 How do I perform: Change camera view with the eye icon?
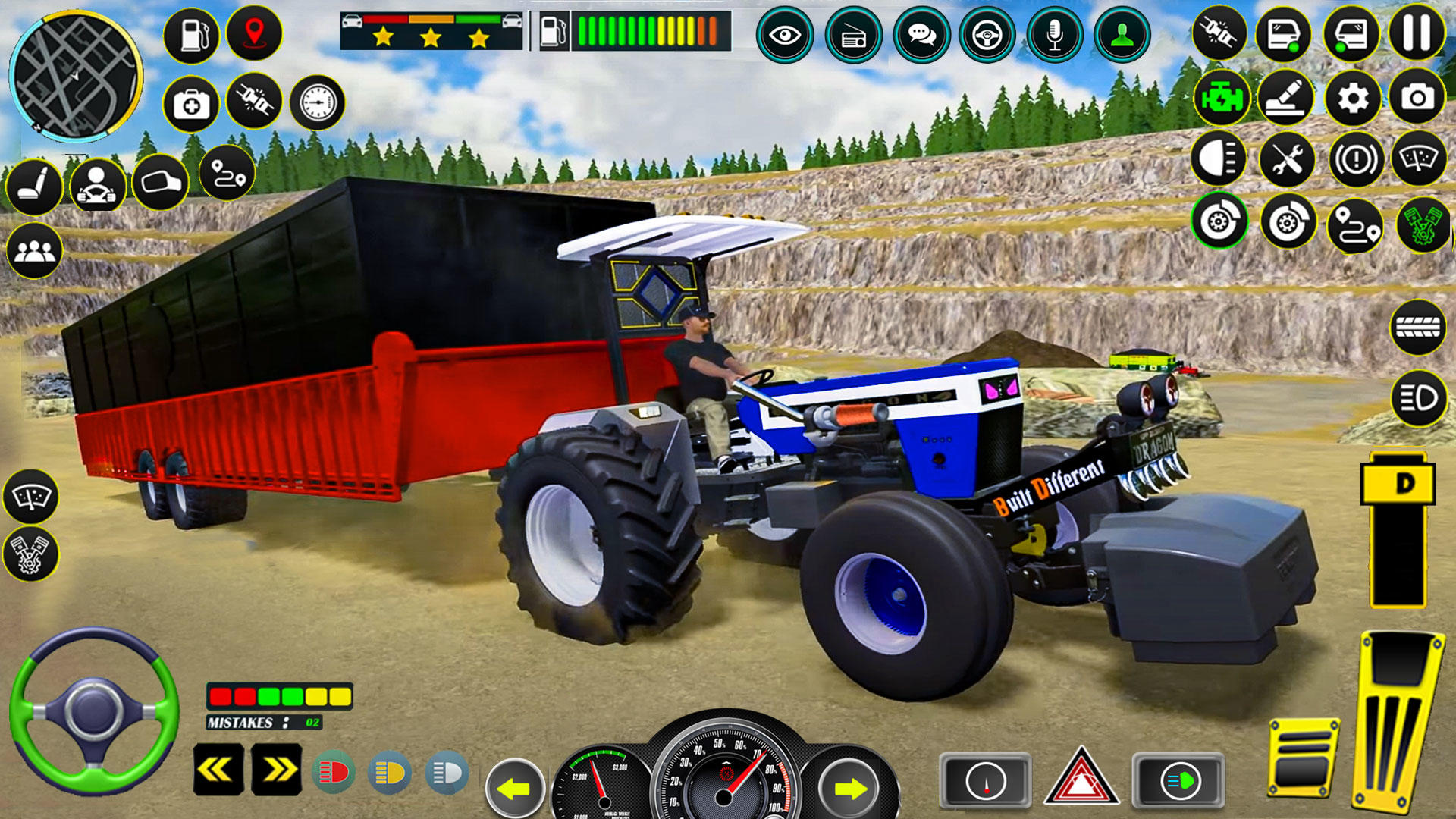787,34
